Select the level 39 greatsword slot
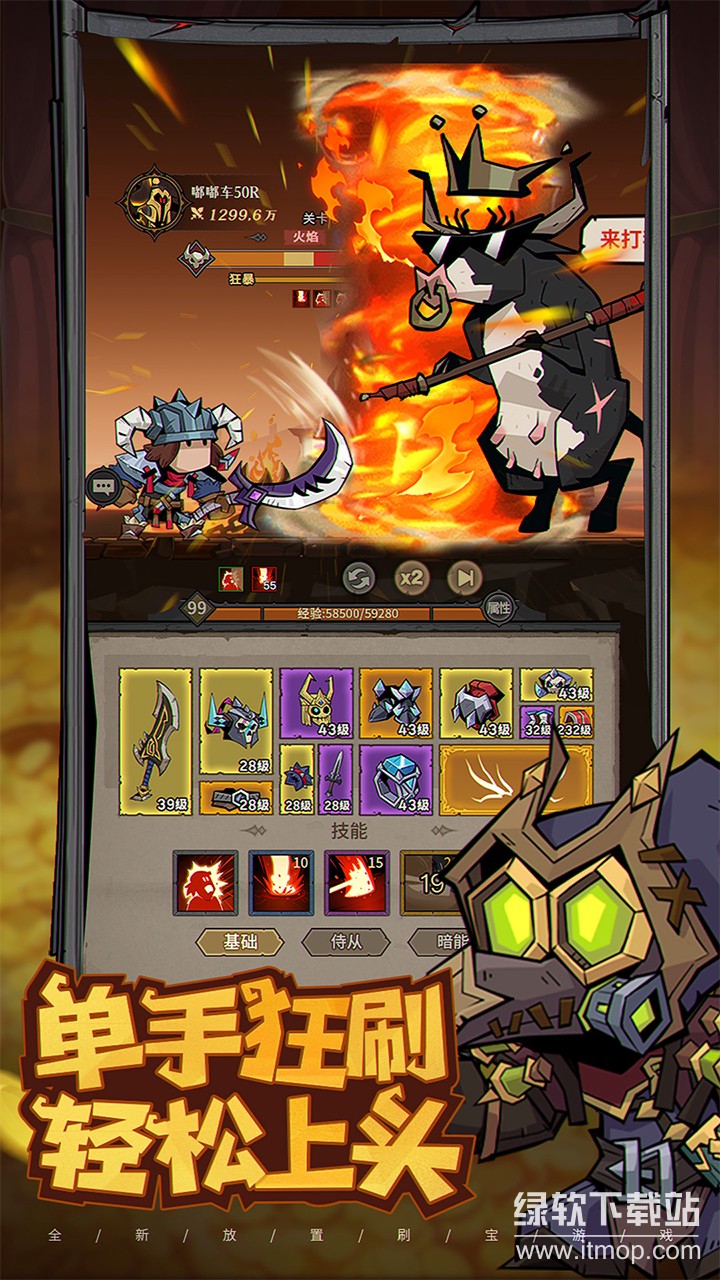Viewport: 720px width, 1280px height. tap(155, 740)
